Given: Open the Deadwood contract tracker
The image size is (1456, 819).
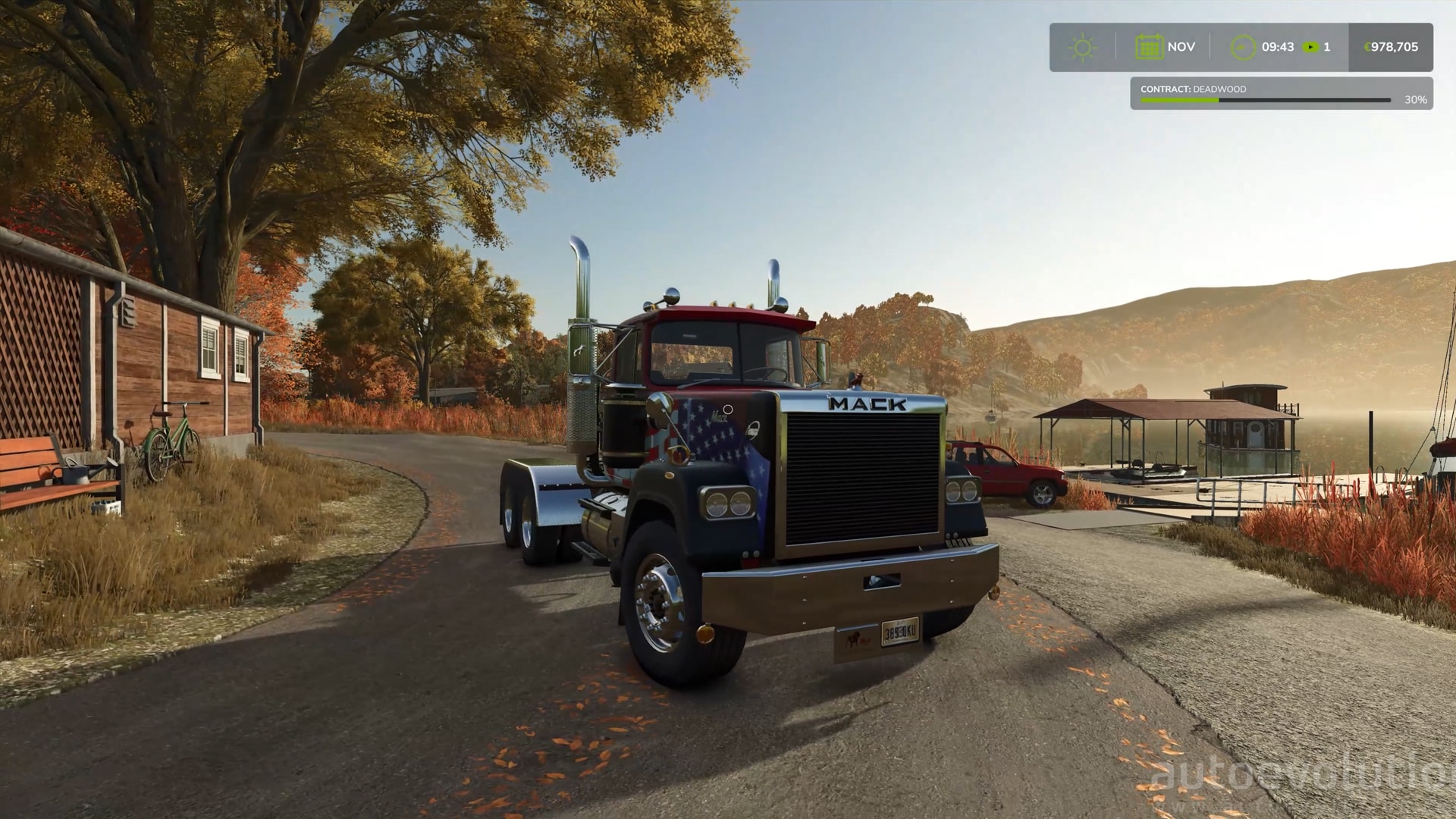Looking at the screenshot, I should coord(1281,94).
